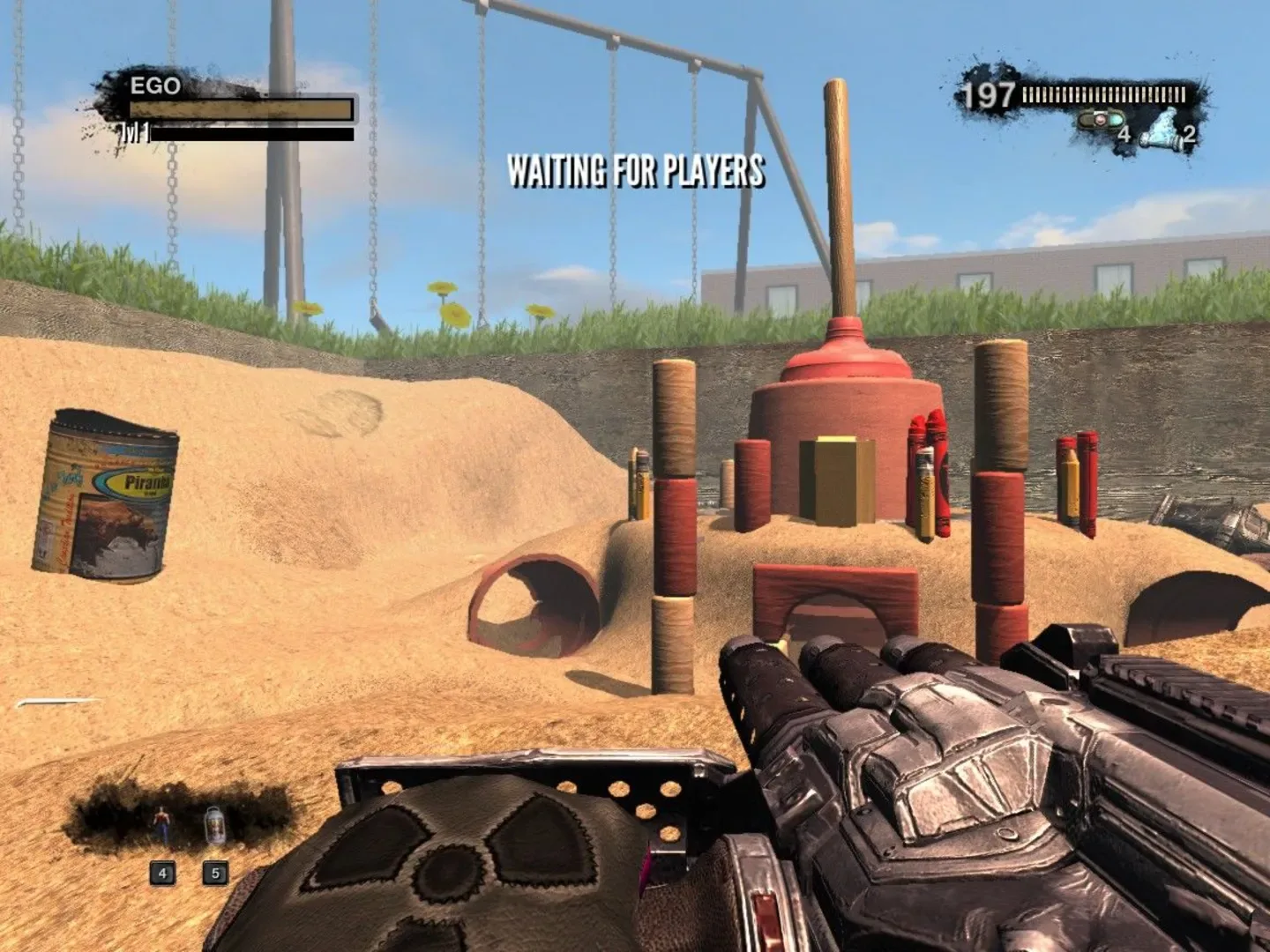The image size is (1270, 952).
Task: Click the keybind '5' label below the inventory
Action: [214, 873]
